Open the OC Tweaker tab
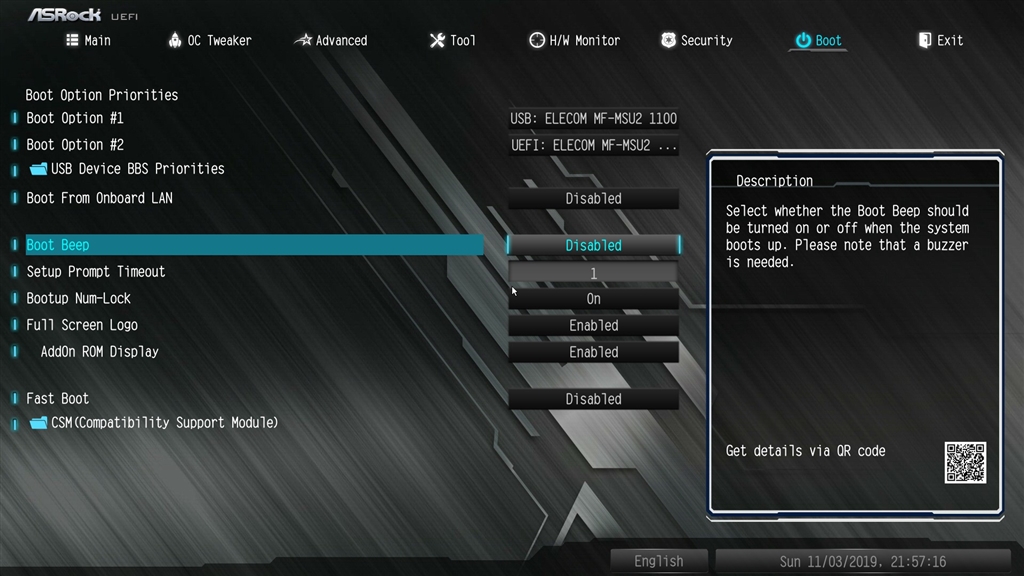Viewport: 1024px width, 576px height. pos(209,41)
